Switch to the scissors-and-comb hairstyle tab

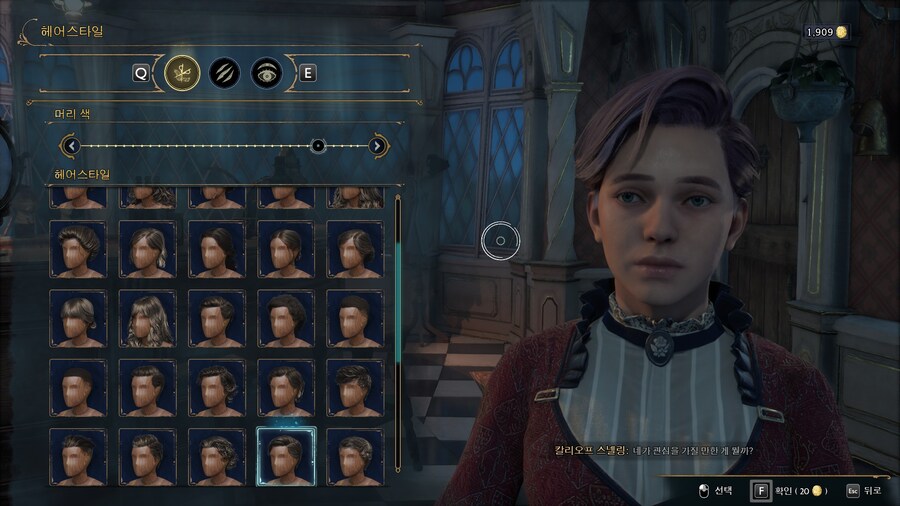point(182,72)
